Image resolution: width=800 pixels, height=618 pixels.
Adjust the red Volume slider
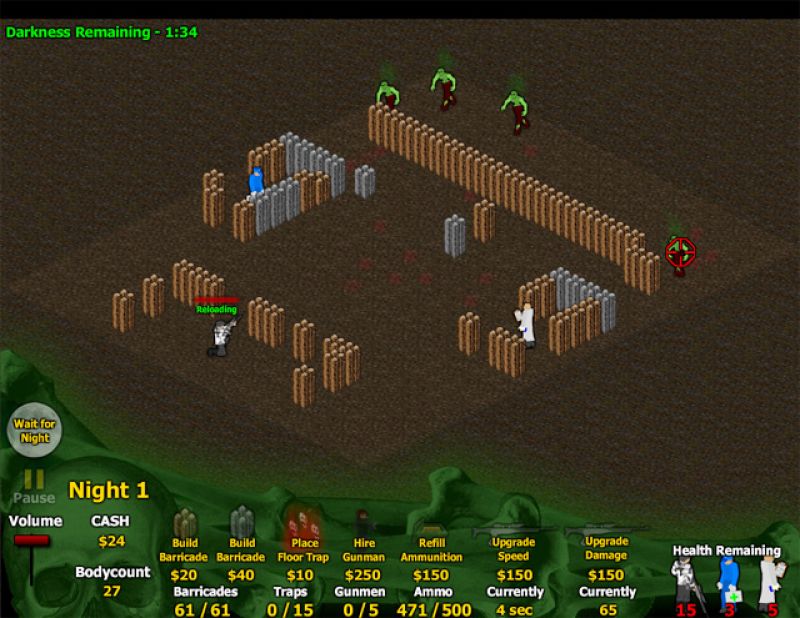31,541
